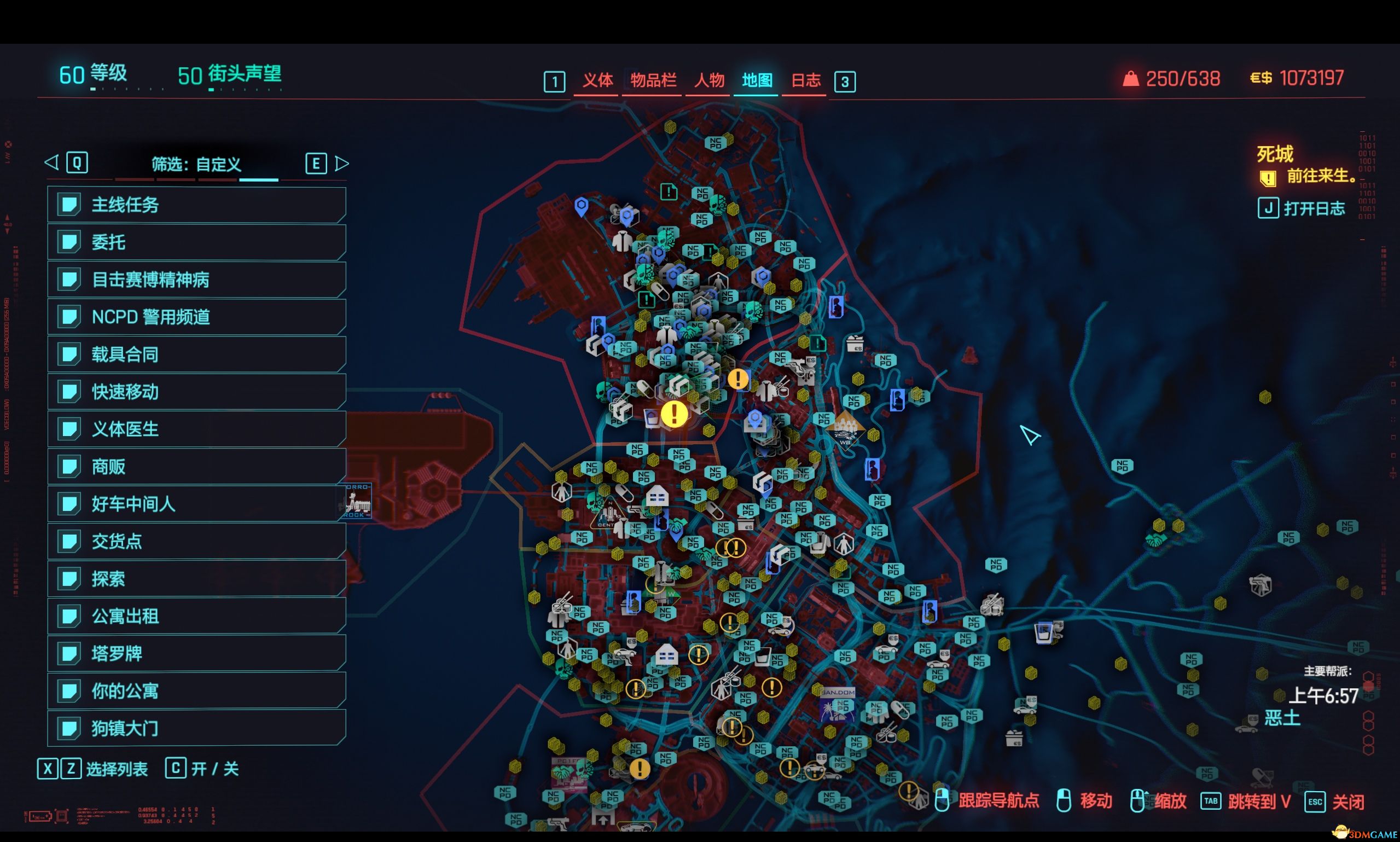Toggle the 塔罗牌 tarot filter
Image resolution: width=1400 pixels, height=842 pixels.
[x=196, y=653]
